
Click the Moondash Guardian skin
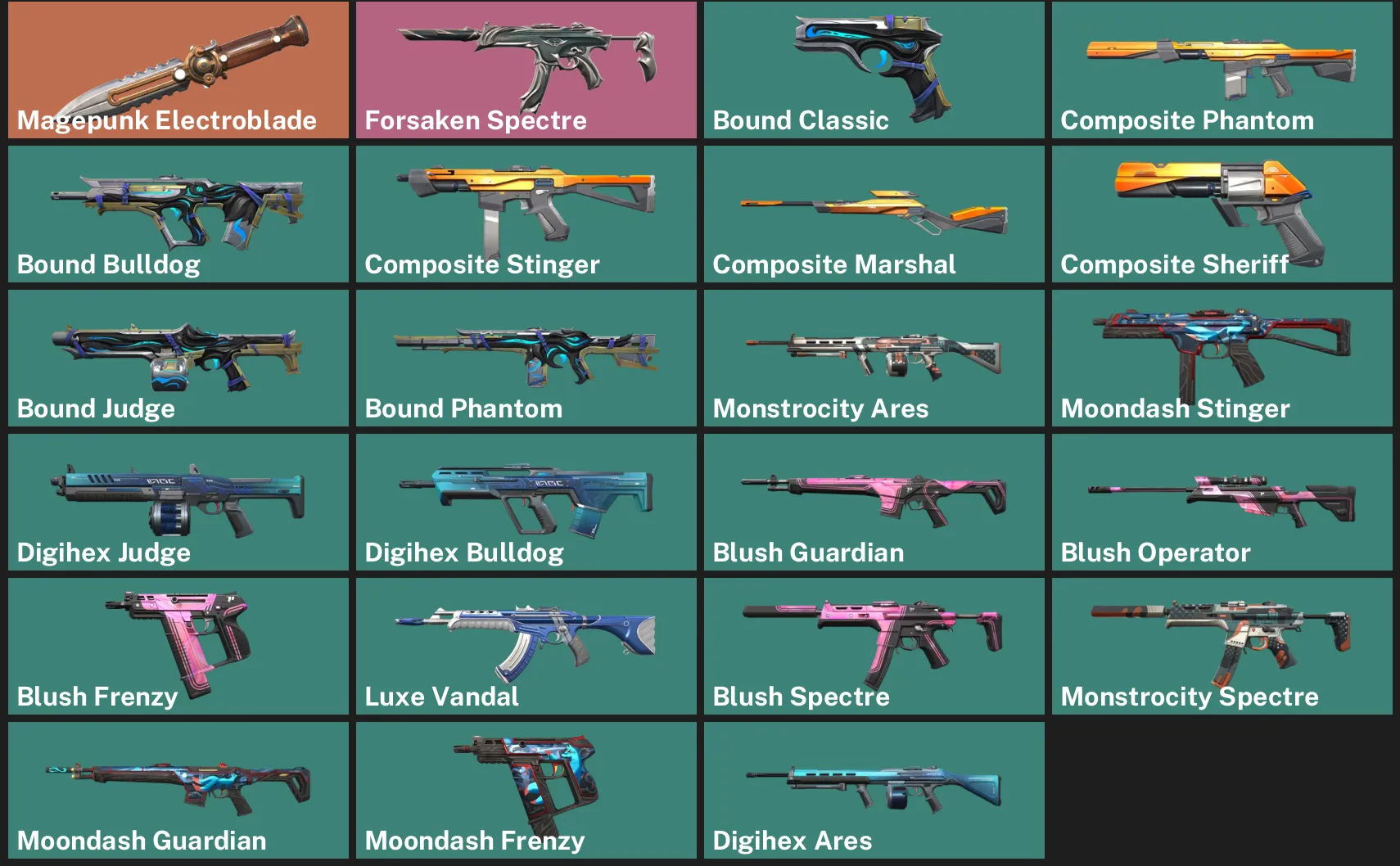177,789
